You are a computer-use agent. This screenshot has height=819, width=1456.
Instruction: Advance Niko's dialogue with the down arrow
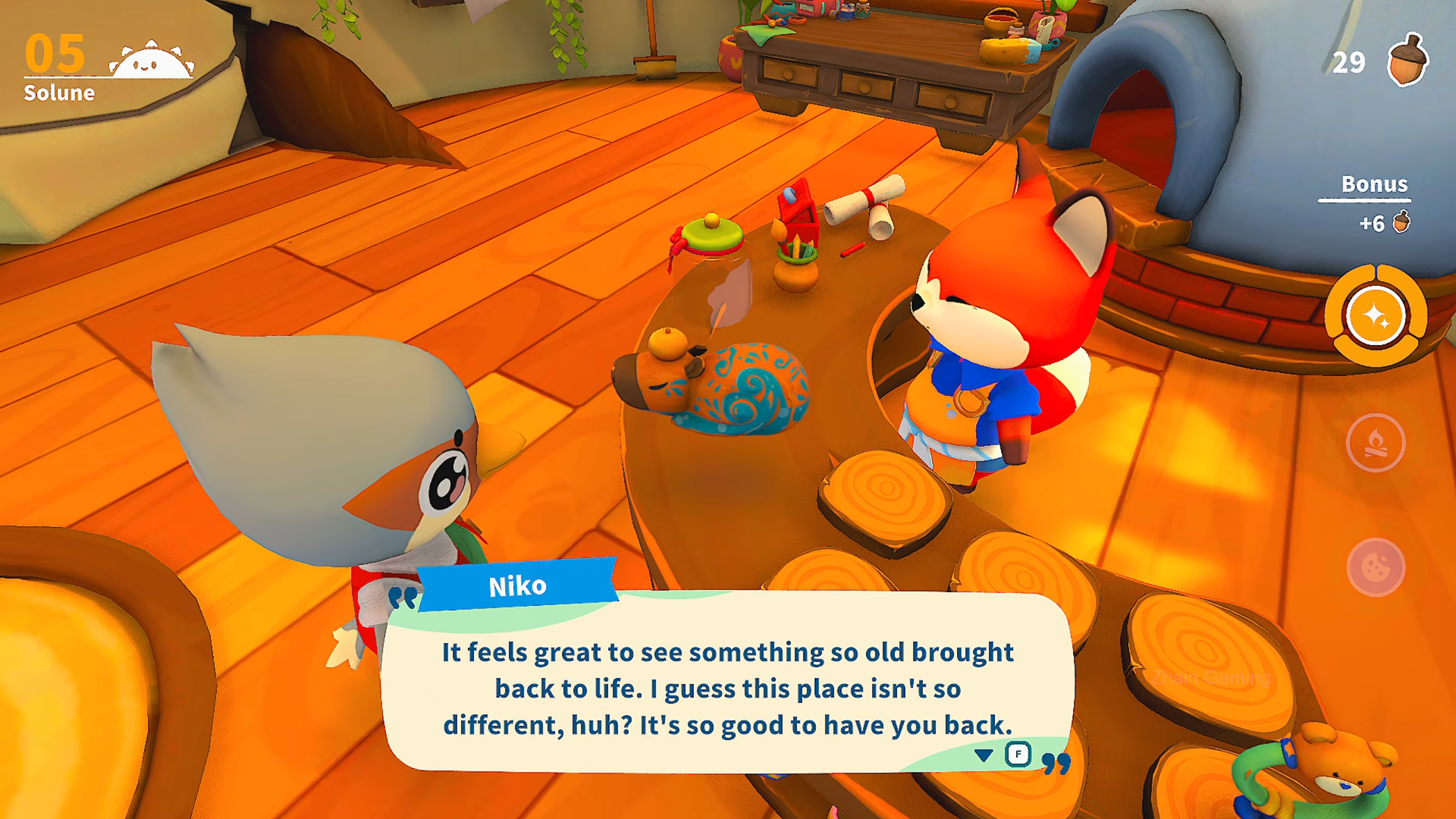pyautogui.click(x=984, y=755)
